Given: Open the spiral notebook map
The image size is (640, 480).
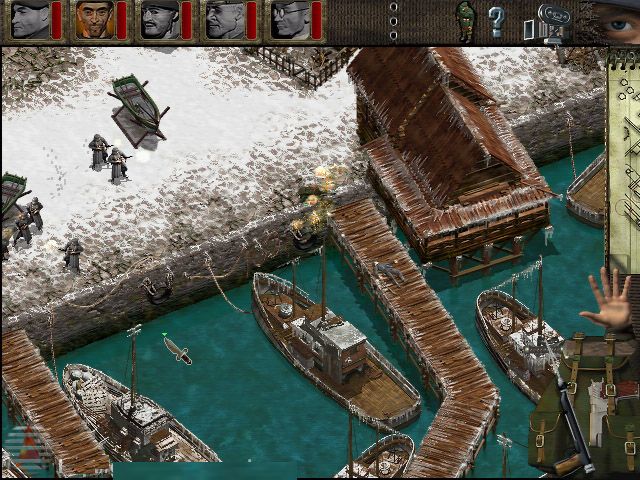Looking at the screenshot, I should tap(624, 160).
